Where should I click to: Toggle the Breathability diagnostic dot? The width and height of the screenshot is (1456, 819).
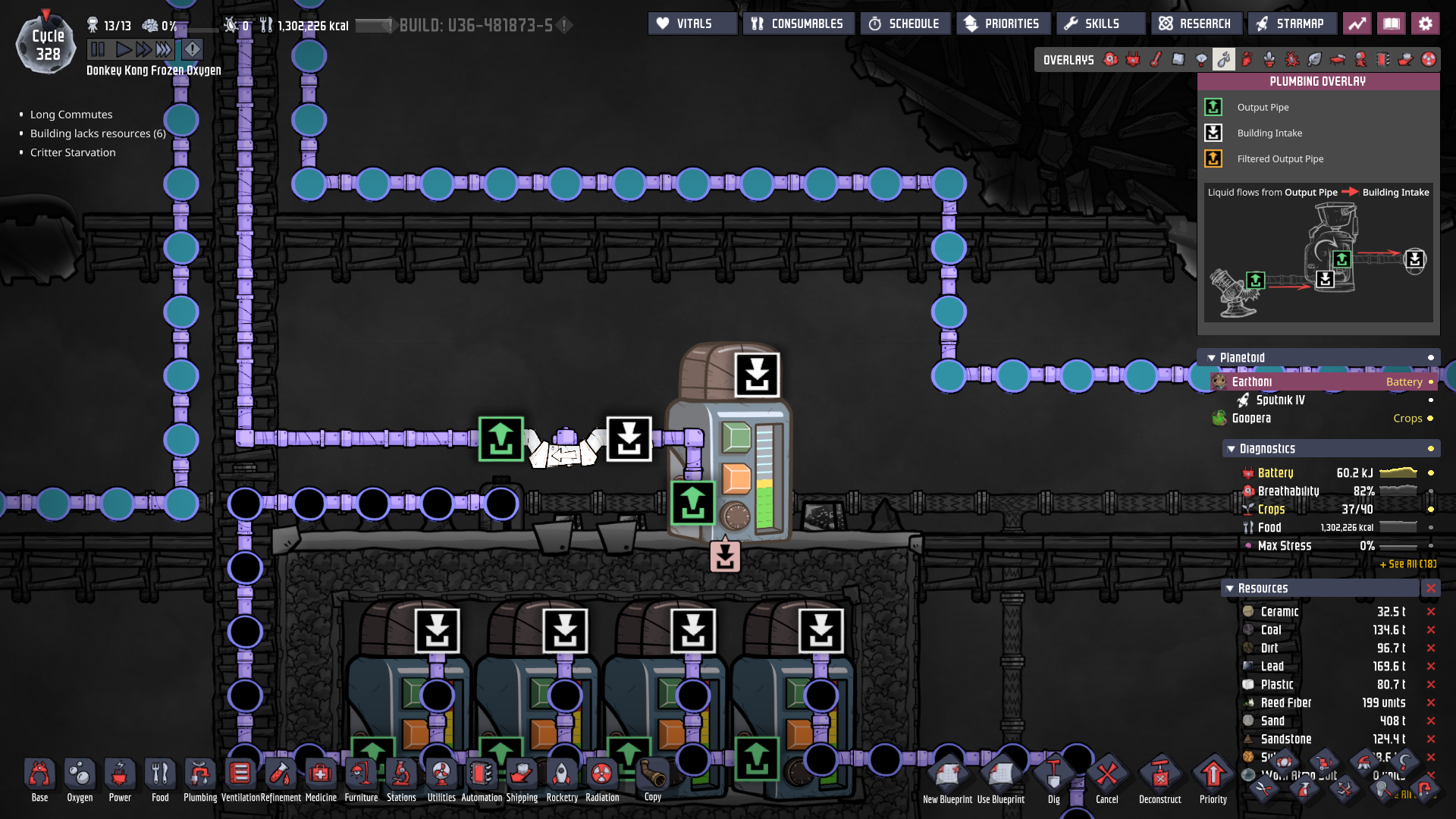[x=1431, y=491]
